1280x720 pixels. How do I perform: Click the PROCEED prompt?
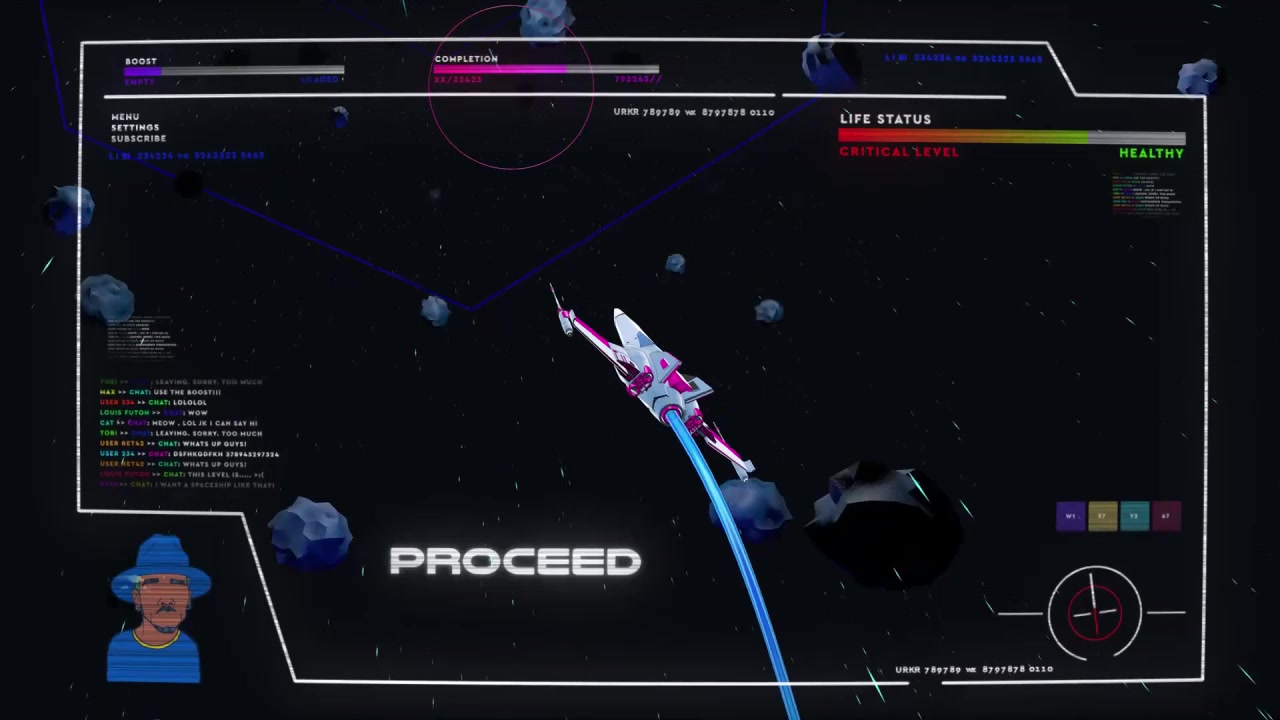514,561
